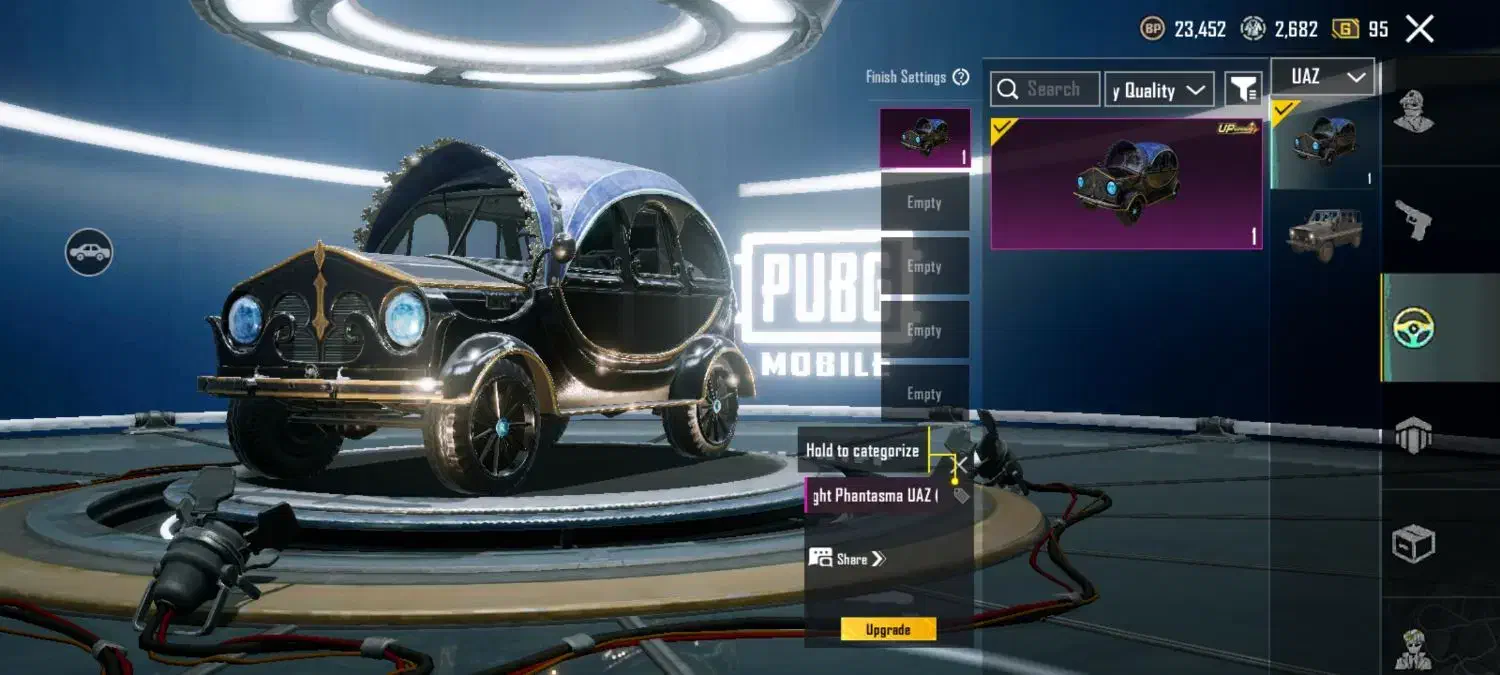
Task: Dismiss the Hold to categorize tooltip
Action: point(958,463)
